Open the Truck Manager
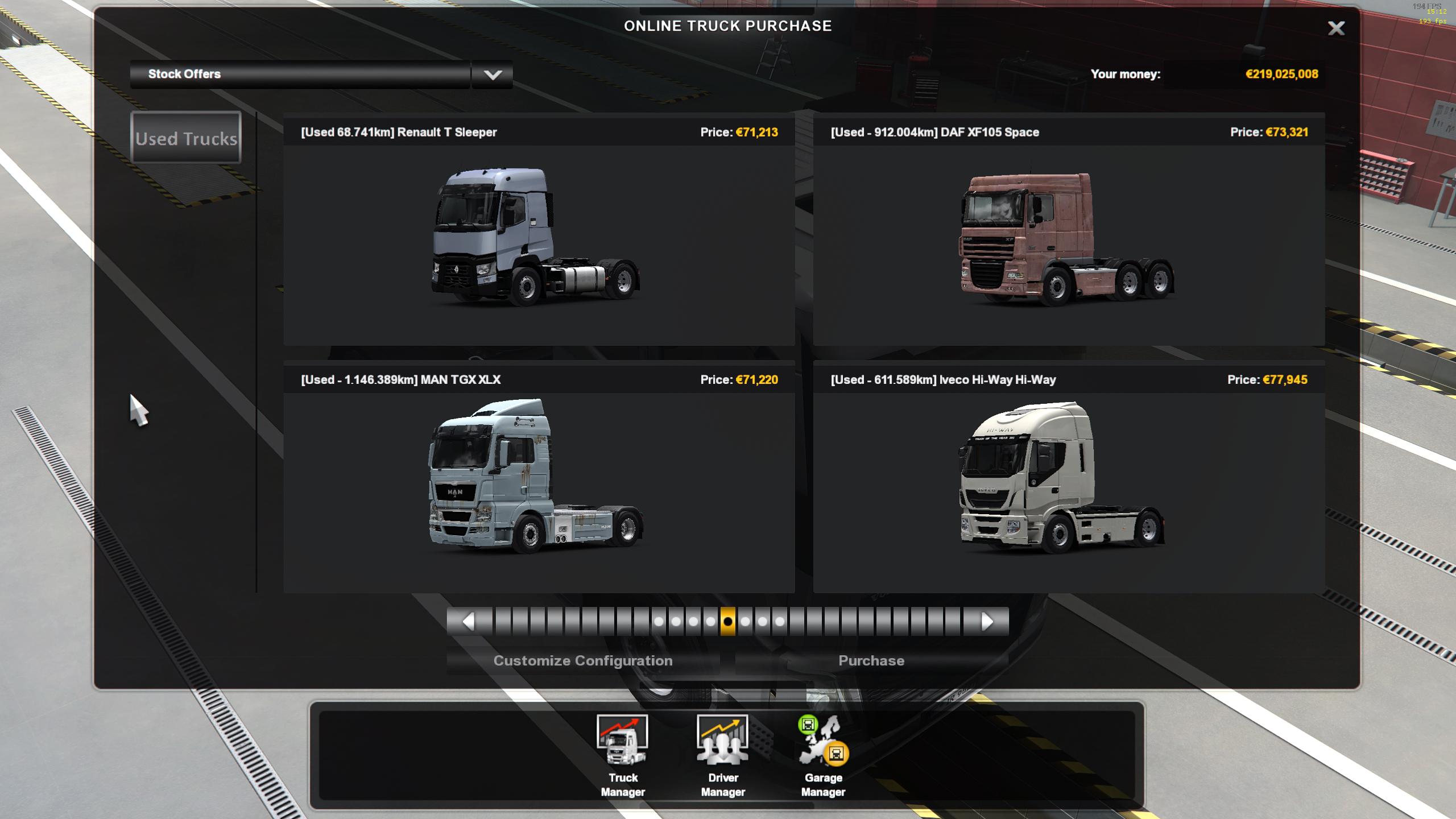1456x819 pixels. (x=622, y=755)
